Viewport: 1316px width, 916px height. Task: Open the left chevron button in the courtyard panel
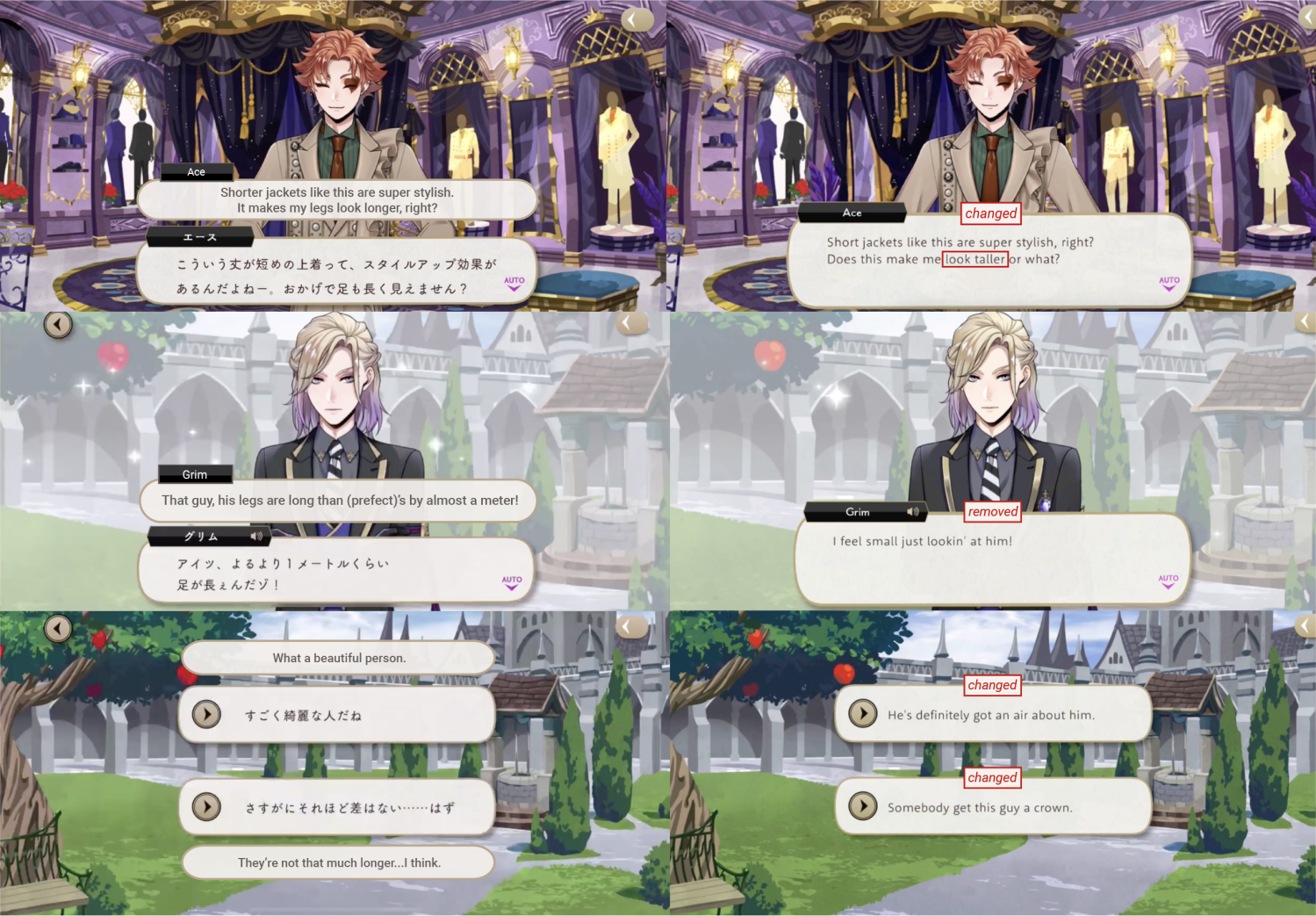(x=58, y=323)
